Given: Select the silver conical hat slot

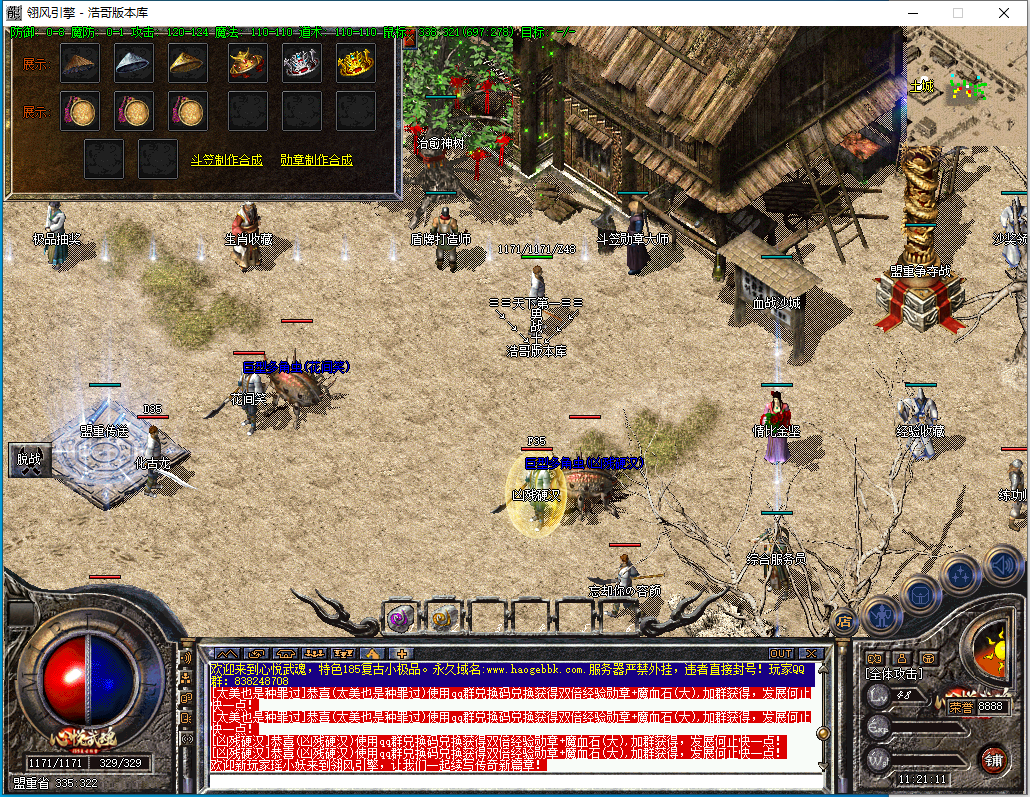Looking at the screenshot, I should click(134, 64).
